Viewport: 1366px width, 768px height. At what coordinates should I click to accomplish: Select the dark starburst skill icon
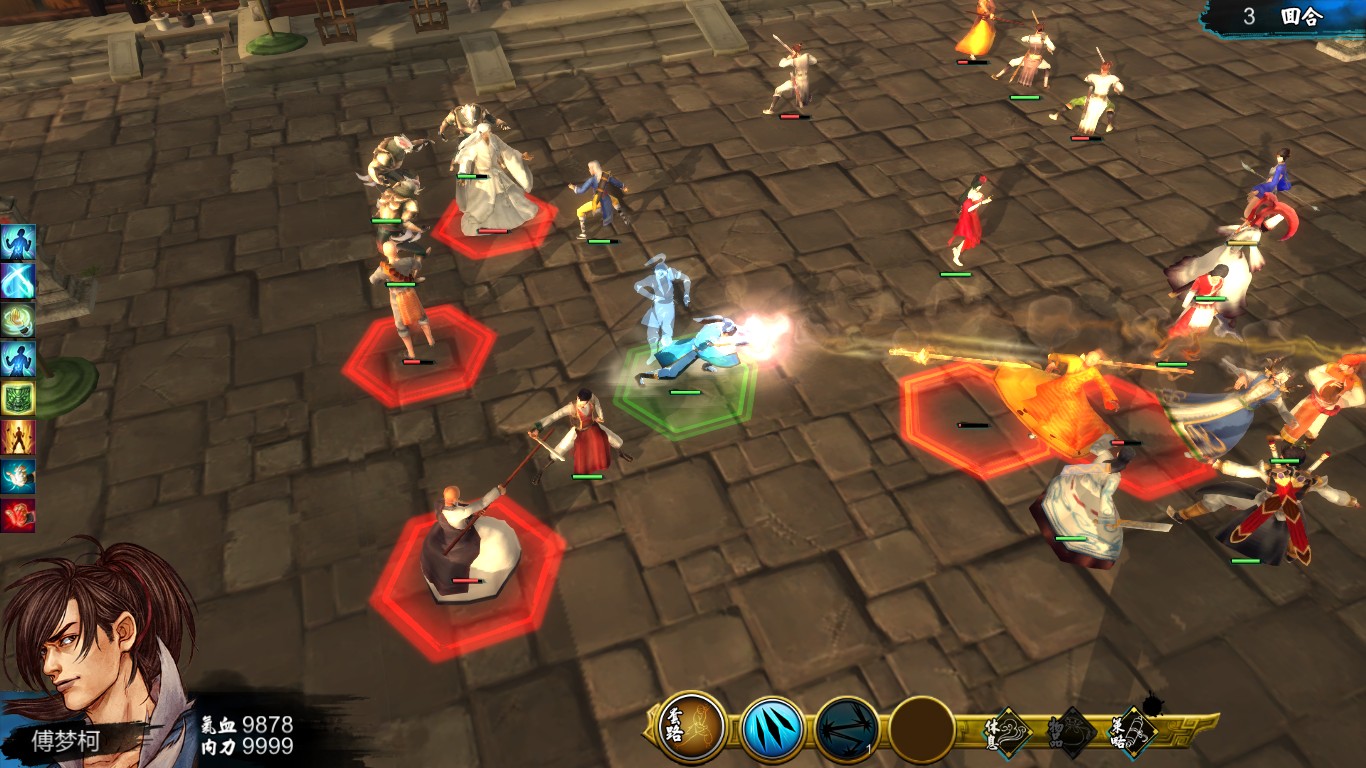click(x=846, y=729)
